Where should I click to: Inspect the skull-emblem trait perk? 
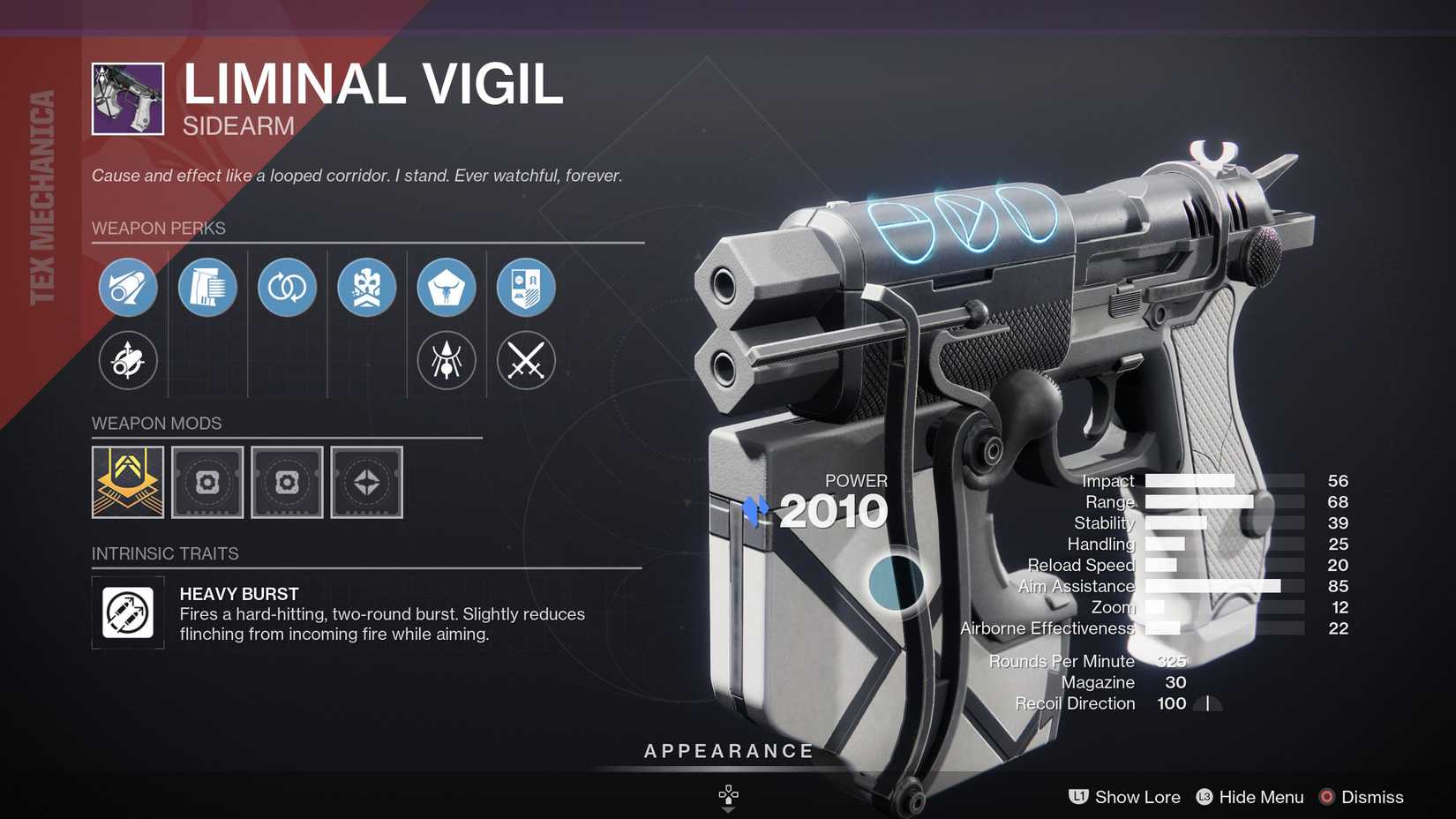[x=366, y=288]
